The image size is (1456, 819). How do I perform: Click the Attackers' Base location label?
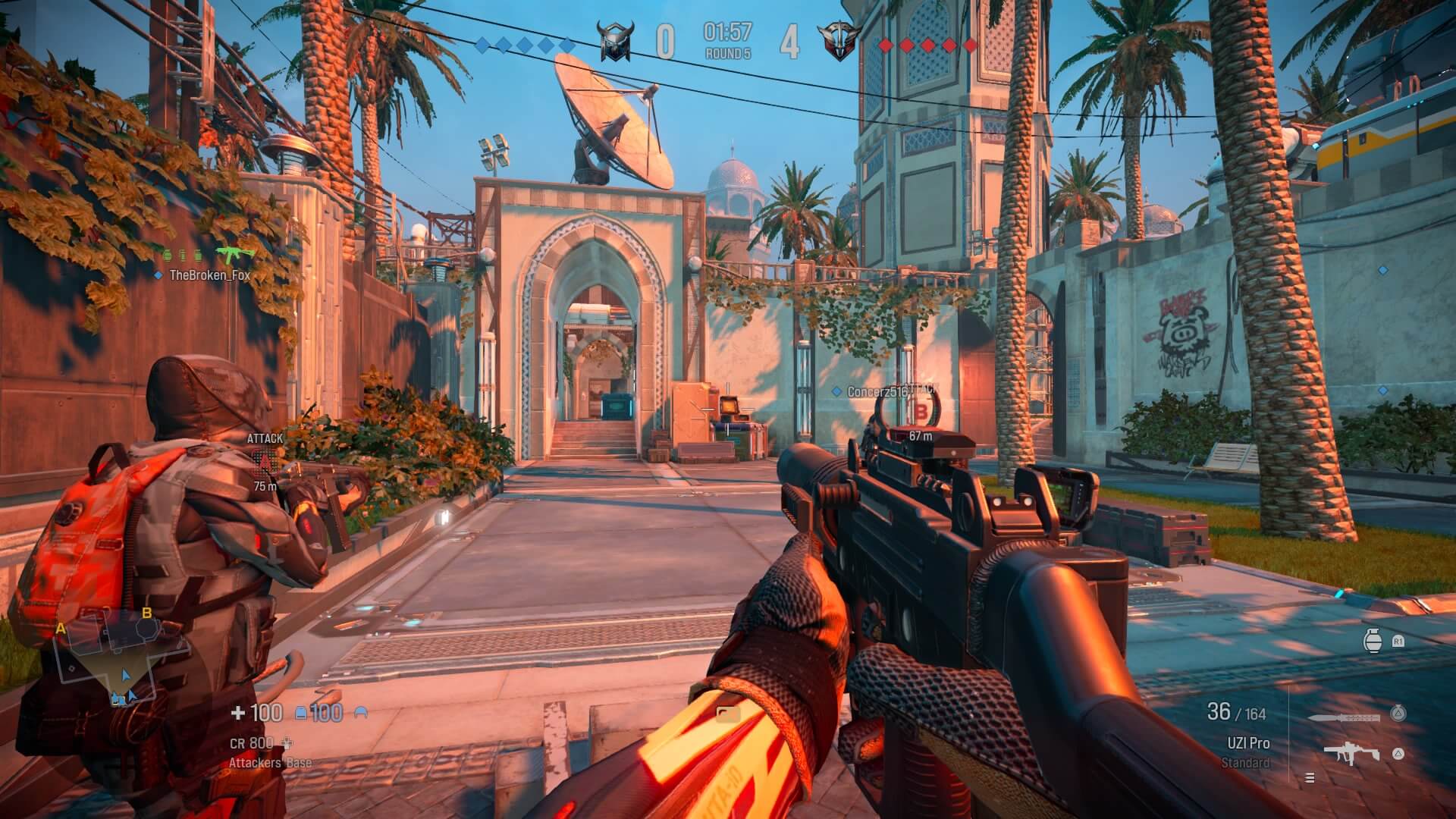pos(269,762)
